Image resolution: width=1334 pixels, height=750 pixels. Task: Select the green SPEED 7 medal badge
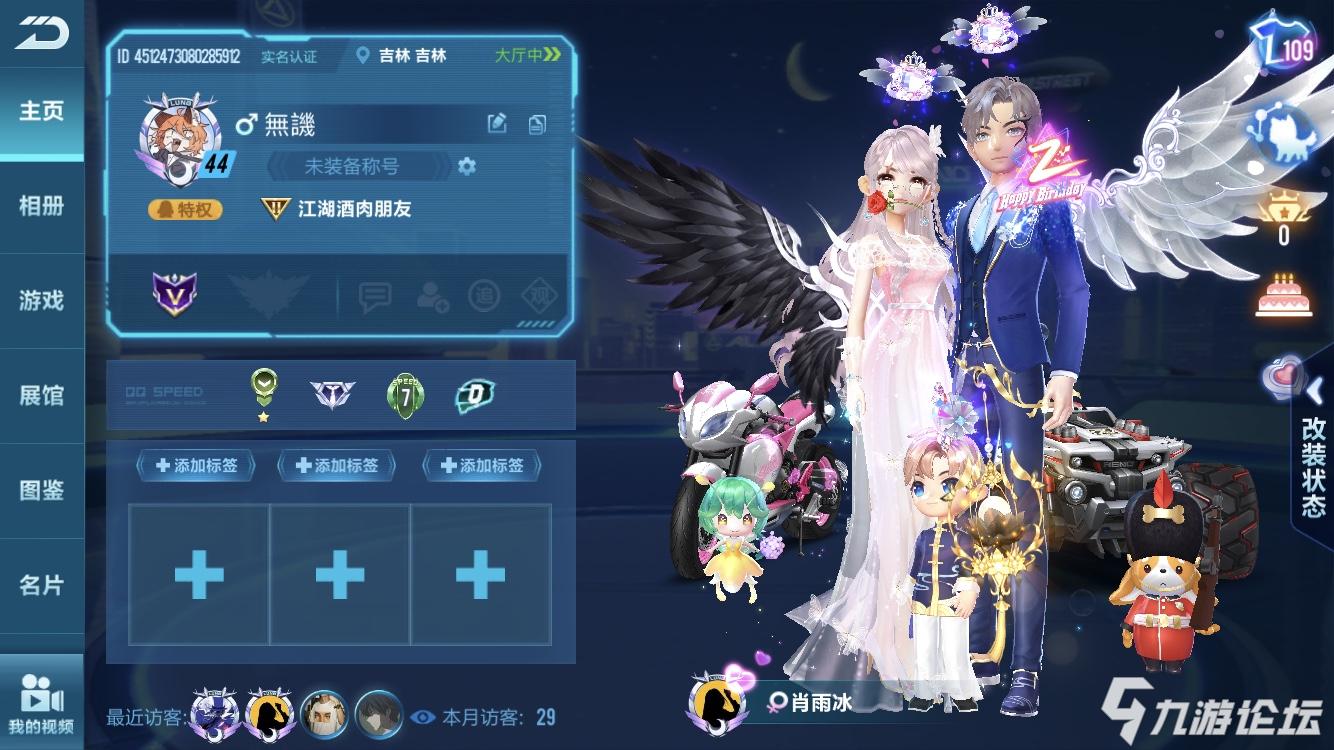coord(406,391)
